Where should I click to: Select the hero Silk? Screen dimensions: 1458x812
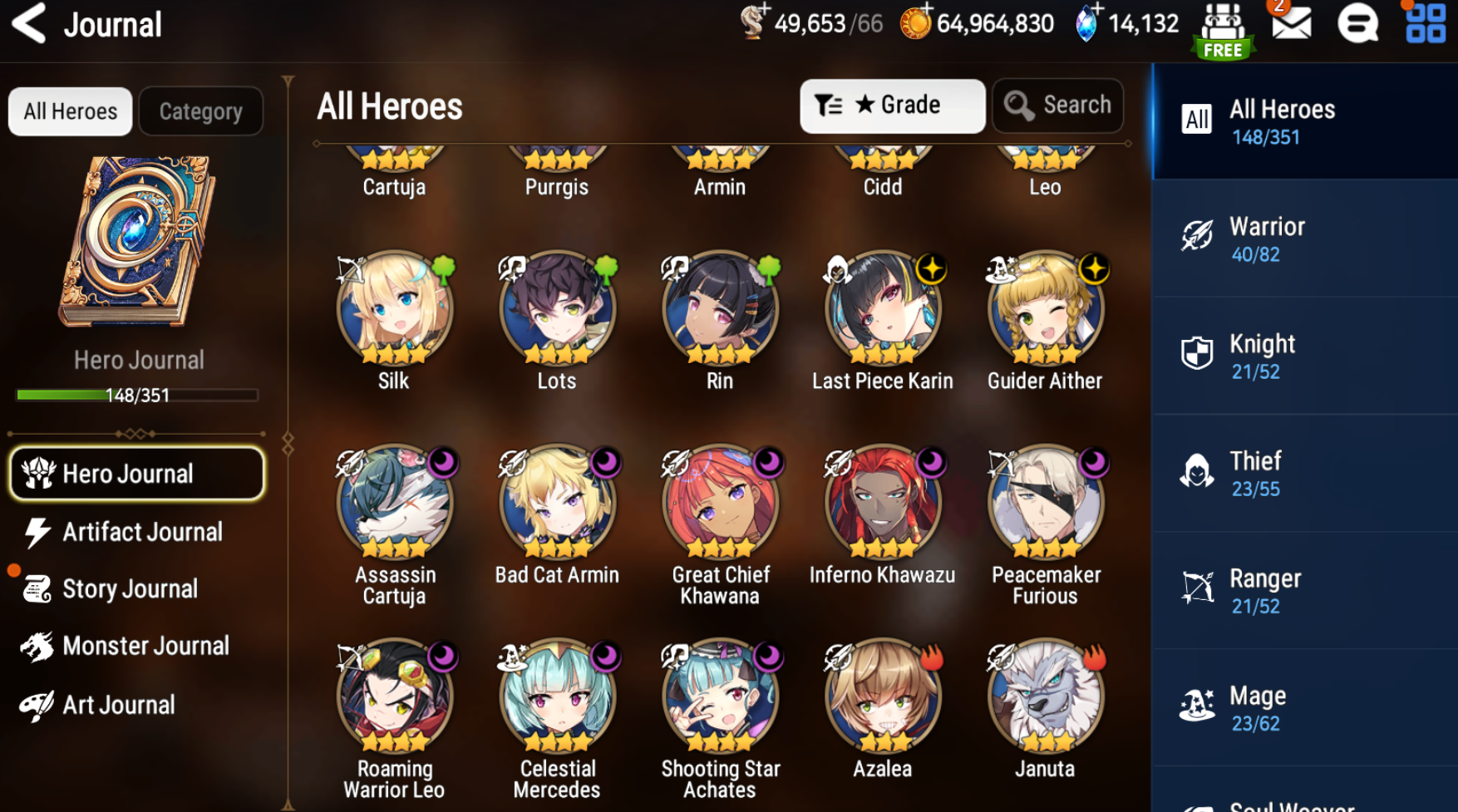pos(394,308)
